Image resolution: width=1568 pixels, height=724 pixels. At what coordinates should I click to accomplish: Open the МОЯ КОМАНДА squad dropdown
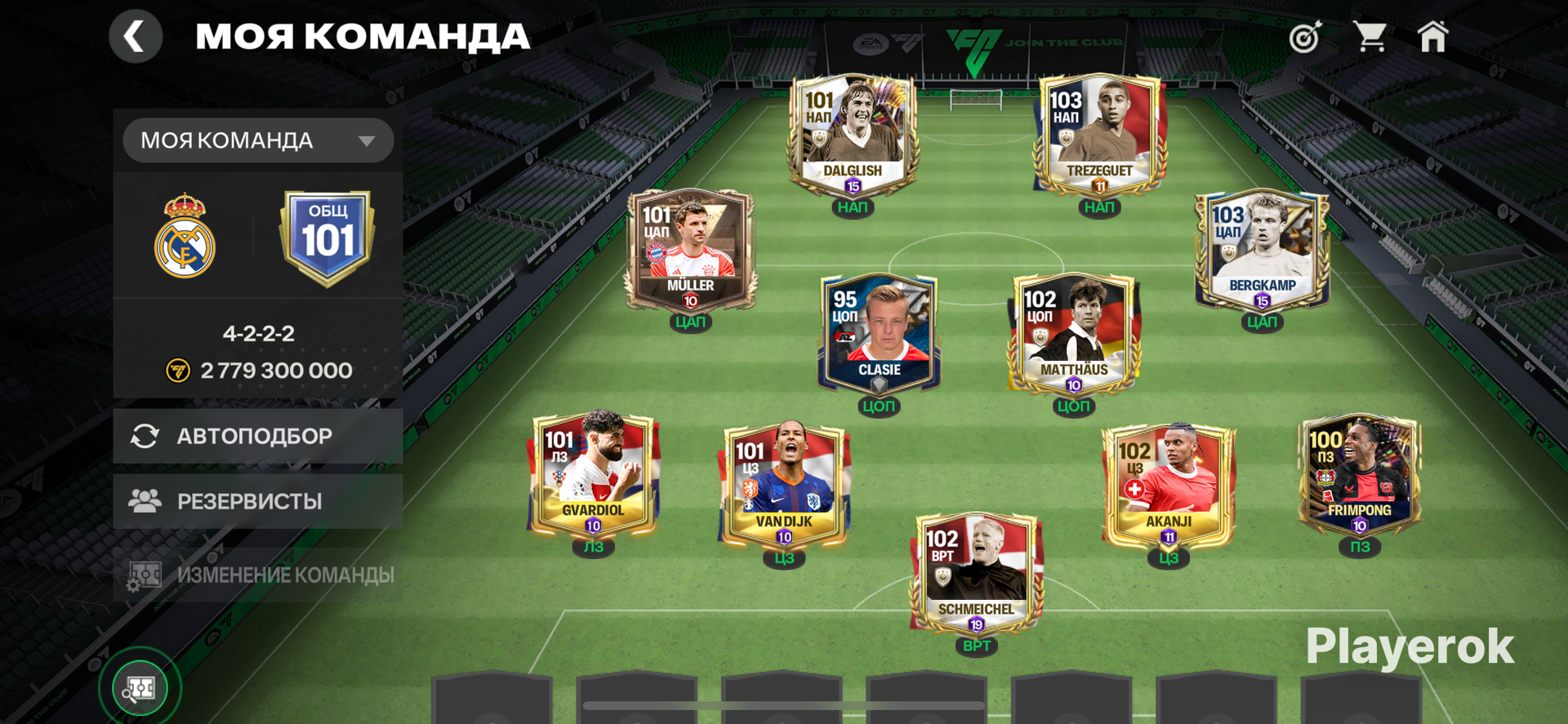[x=258, y=140]
